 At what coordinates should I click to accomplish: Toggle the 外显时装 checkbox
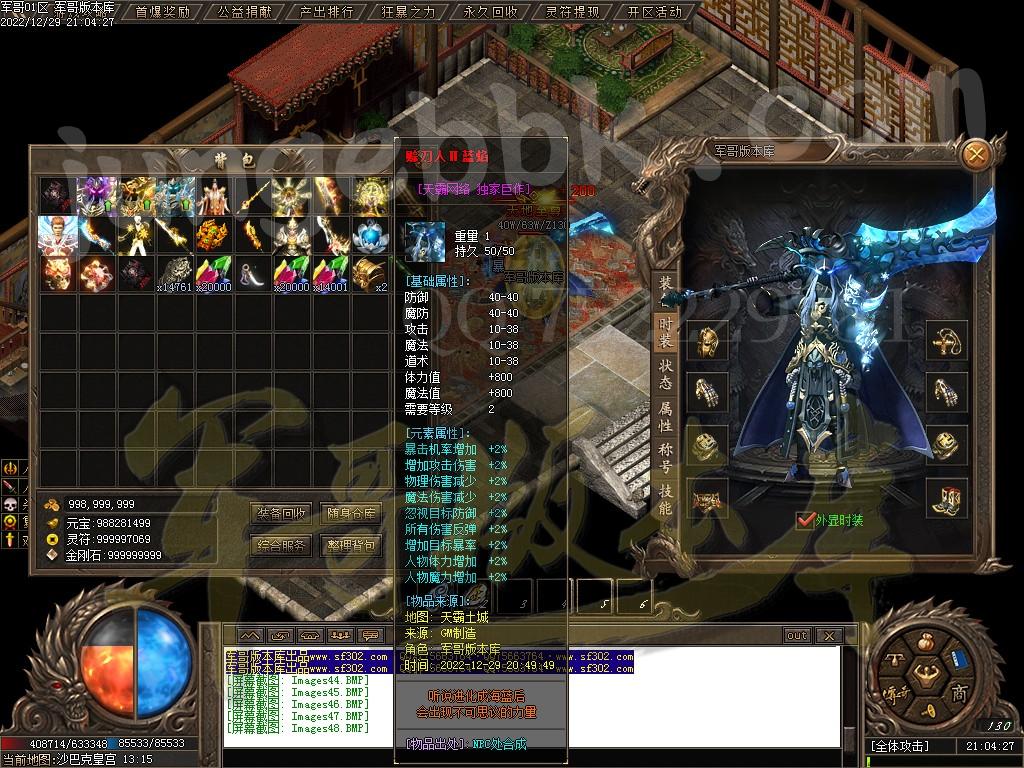804,520
